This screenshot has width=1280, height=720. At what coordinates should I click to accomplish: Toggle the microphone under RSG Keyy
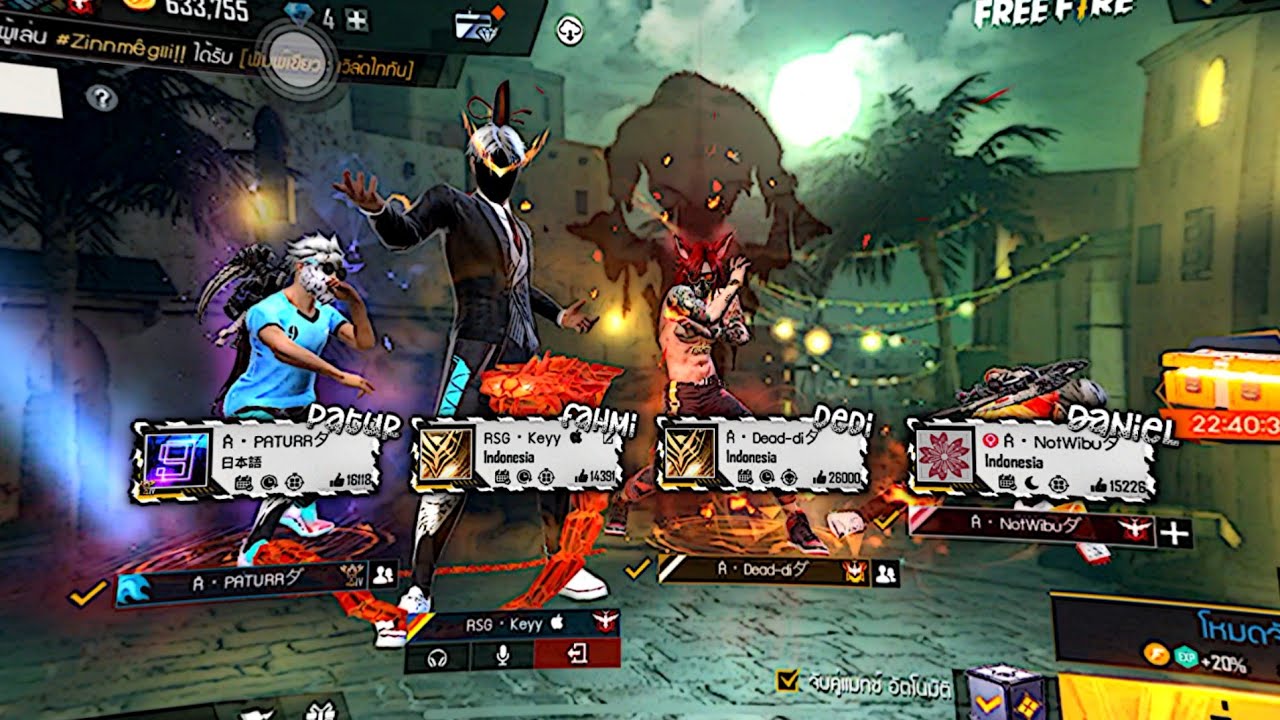[502, 655]
